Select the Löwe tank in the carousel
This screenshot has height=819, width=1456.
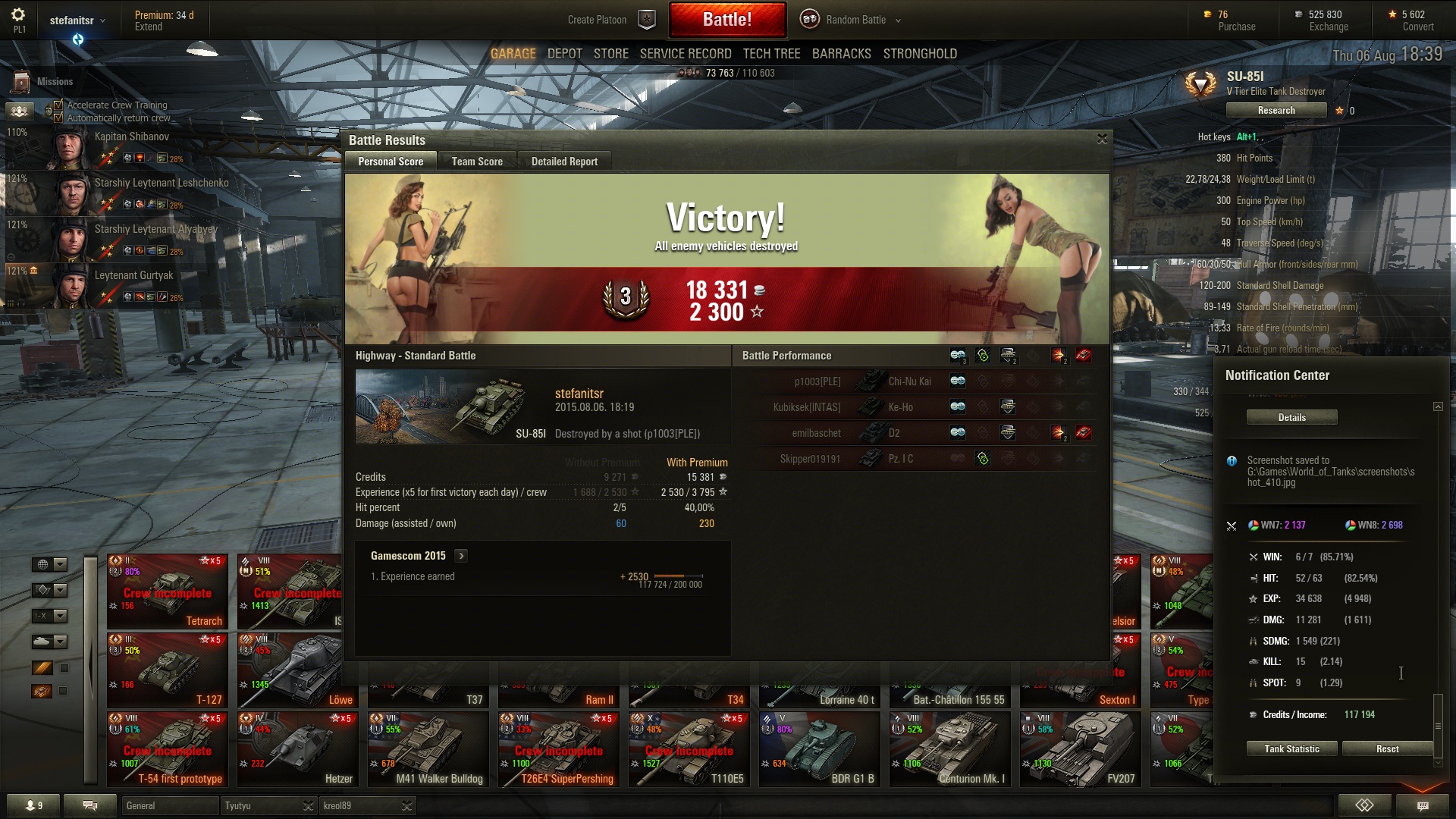pyautogui.click(x=296, y=670)
